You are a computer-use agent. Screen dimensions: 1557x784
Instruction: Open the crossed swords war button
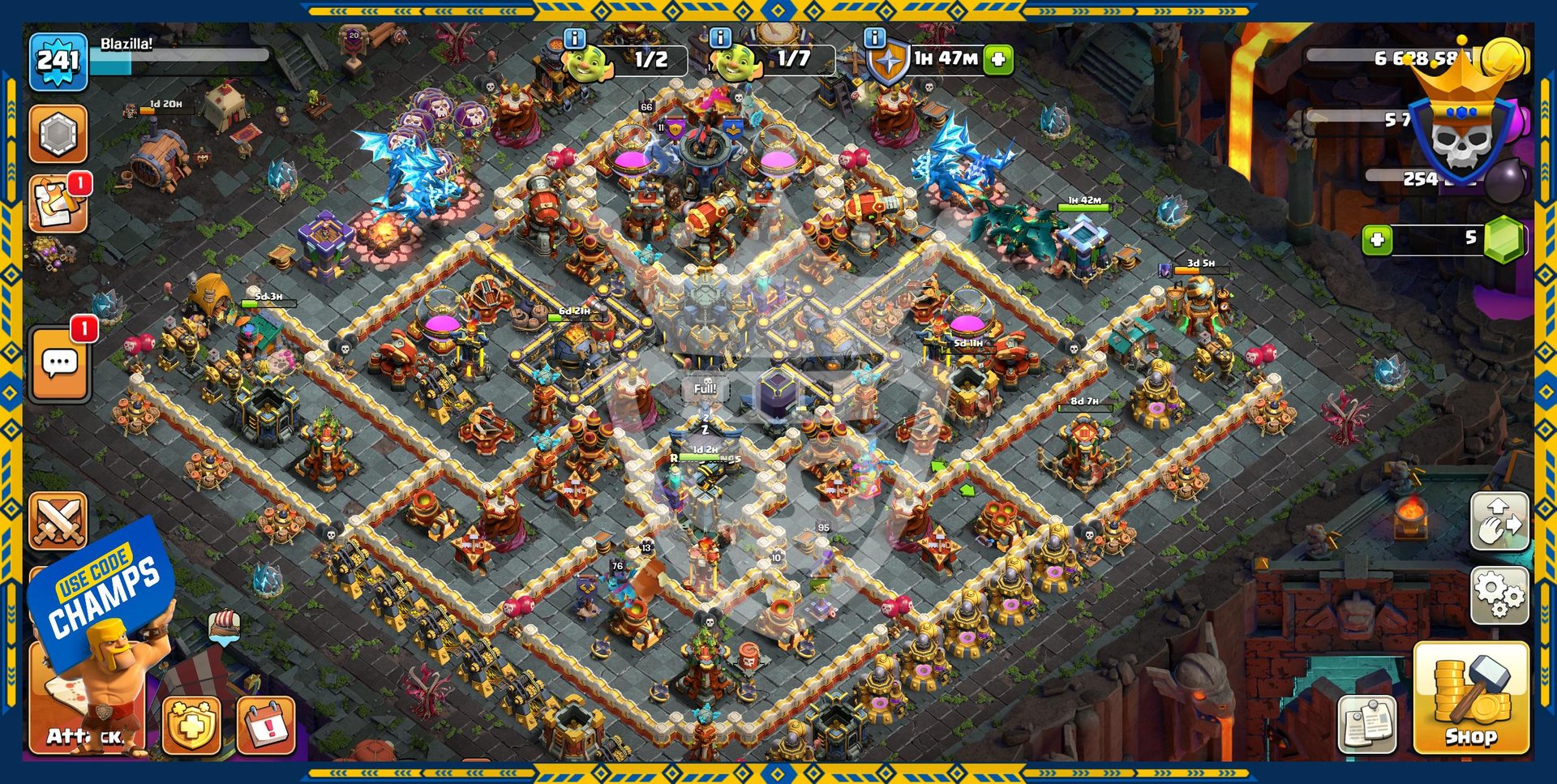[58, 521]
